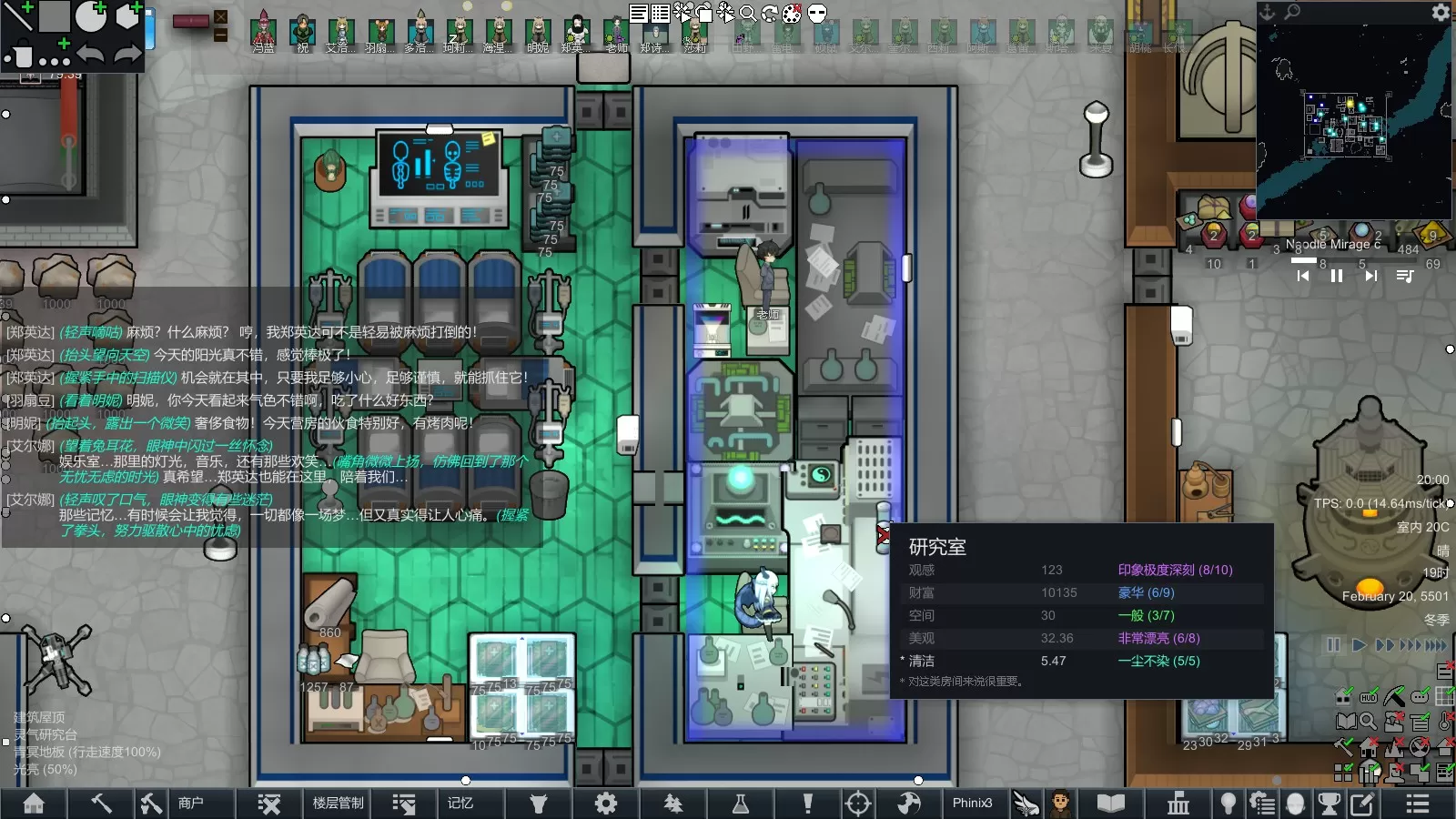Open the 楼层管制 floor control tab
The width and height of the screenshot is (1456, 819).
[x=338, y=803]
